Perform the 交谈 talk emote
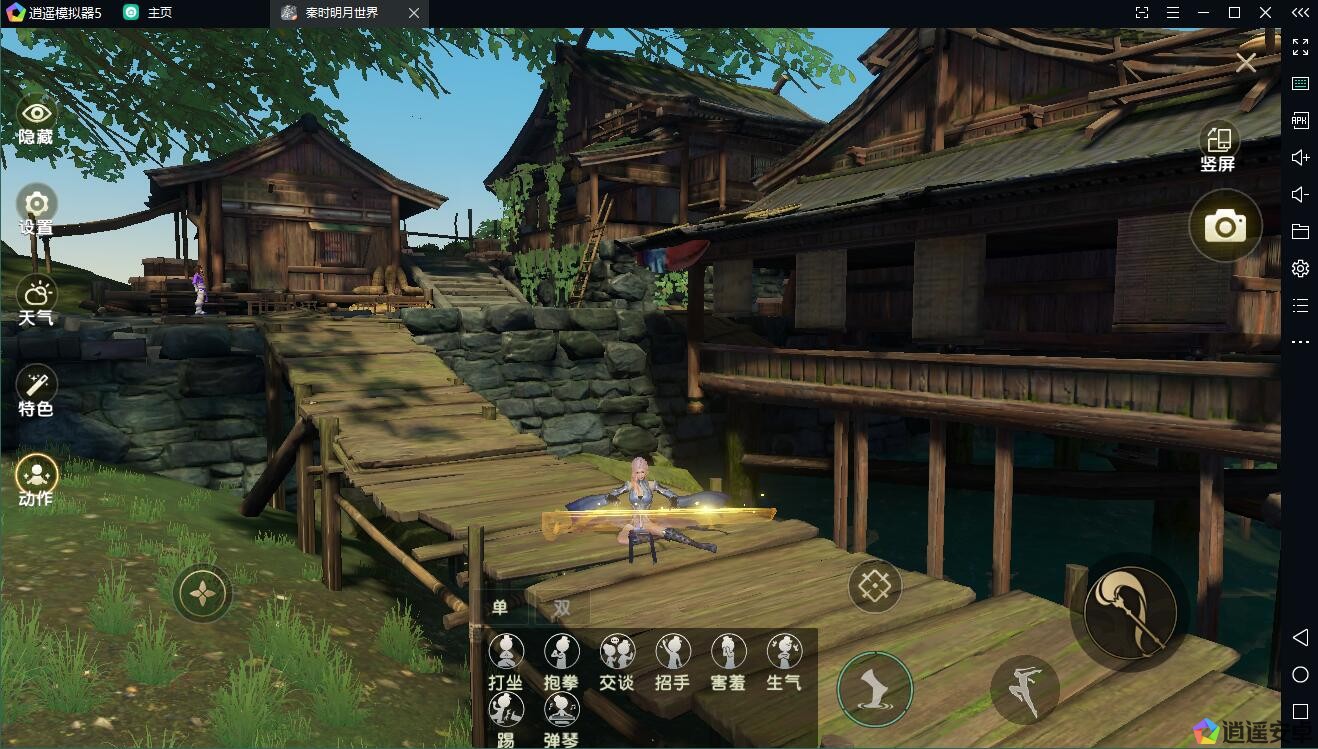1318x749 pixels. point(617,661)
